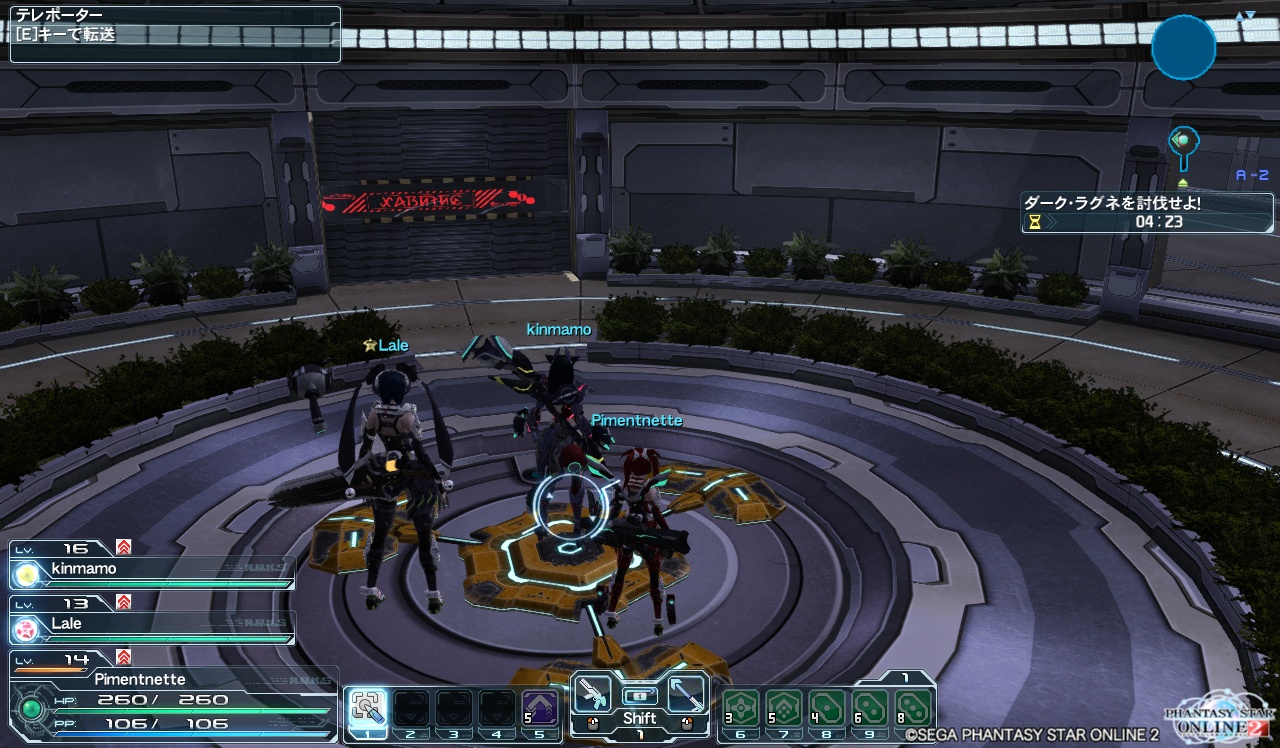
Task: Click the teleporter prompt info box
Action: click(x=175, y=34)
